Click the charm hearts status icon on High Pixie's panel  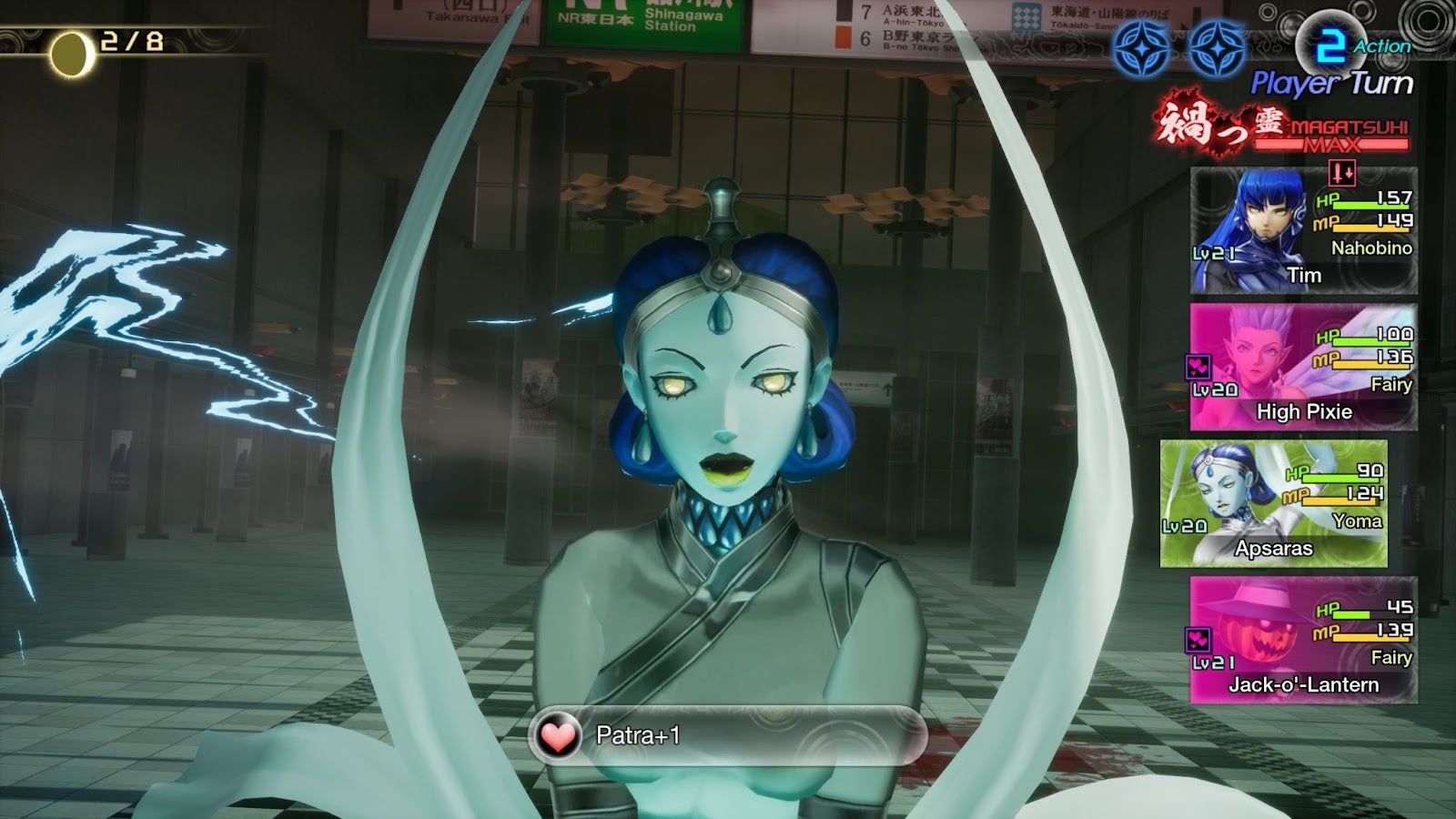[x=1198, y=366]
